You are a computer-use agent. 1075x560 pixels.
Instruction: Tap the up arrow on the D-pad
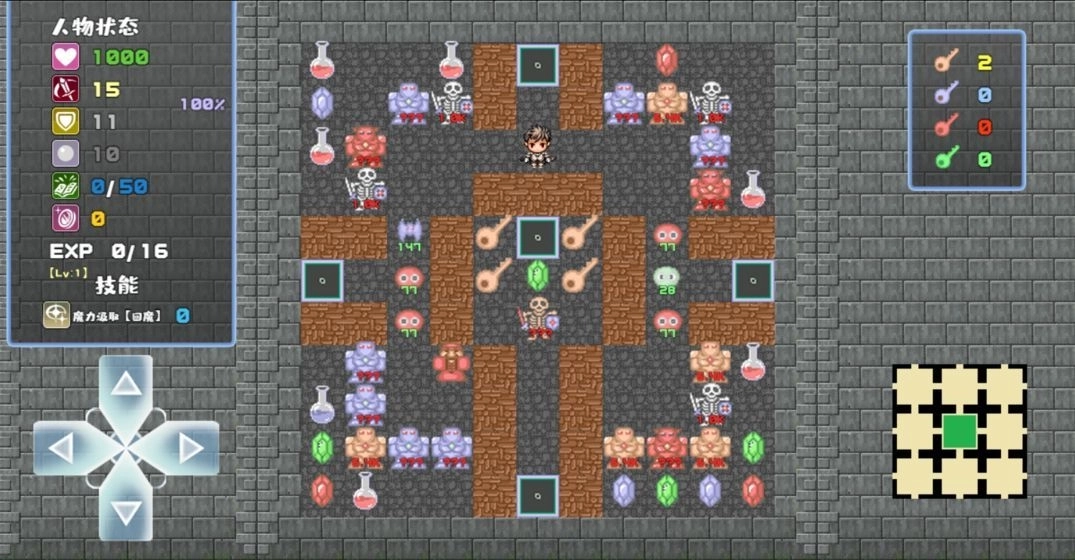[126, 384]
